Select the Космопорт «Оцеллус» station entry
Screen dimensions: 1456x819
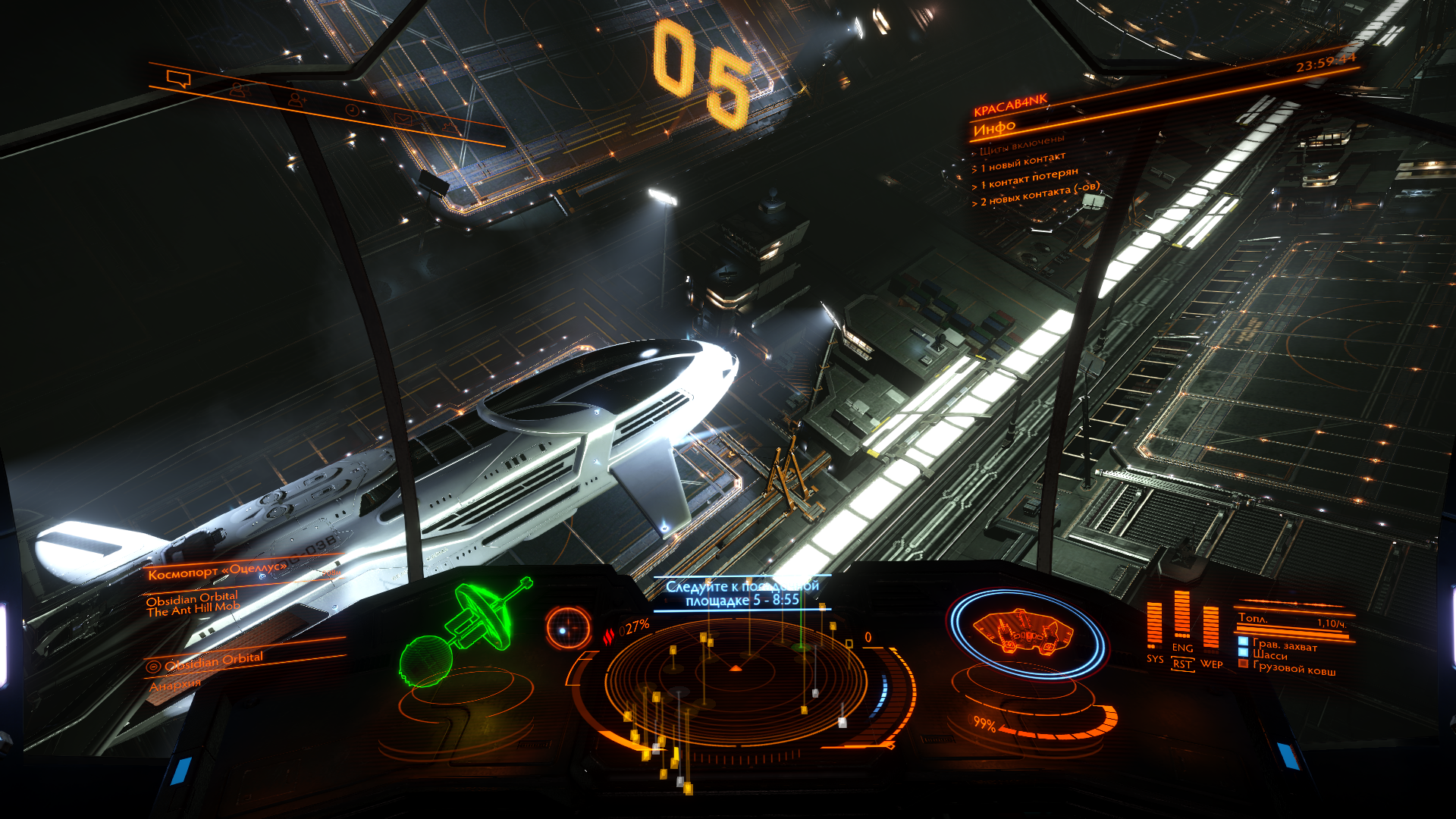pyautogui.click(x=218, y=571)
